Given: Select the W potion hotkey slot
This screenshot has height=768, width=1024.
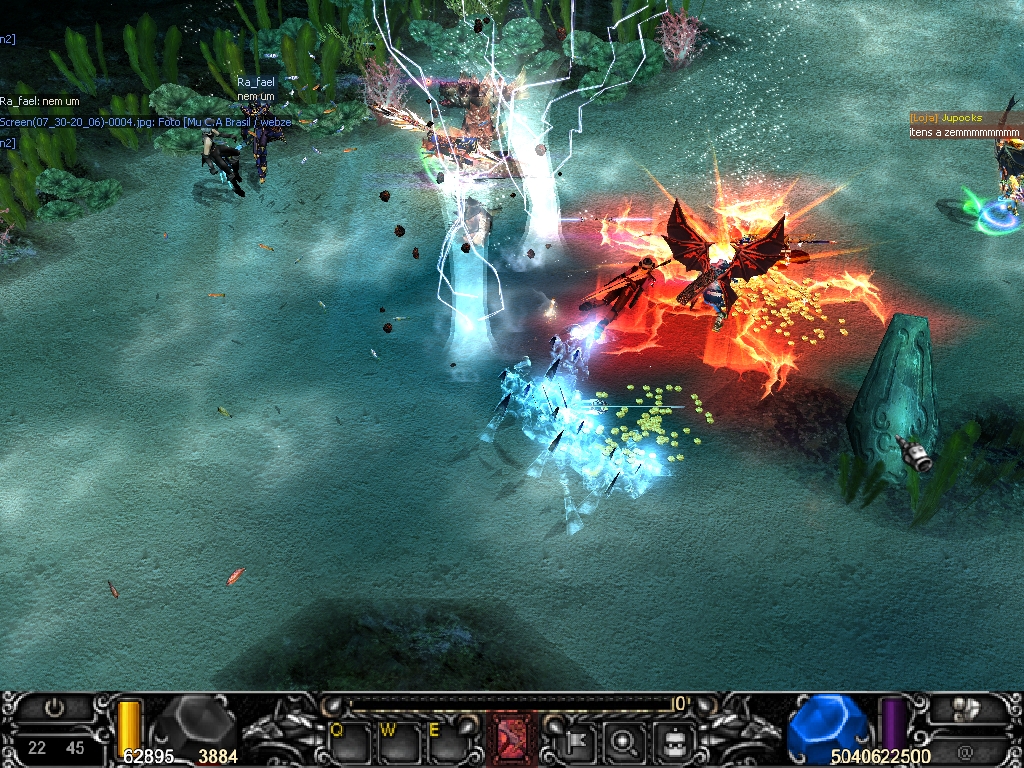Looking at the screenshot, I should [399, 742].
